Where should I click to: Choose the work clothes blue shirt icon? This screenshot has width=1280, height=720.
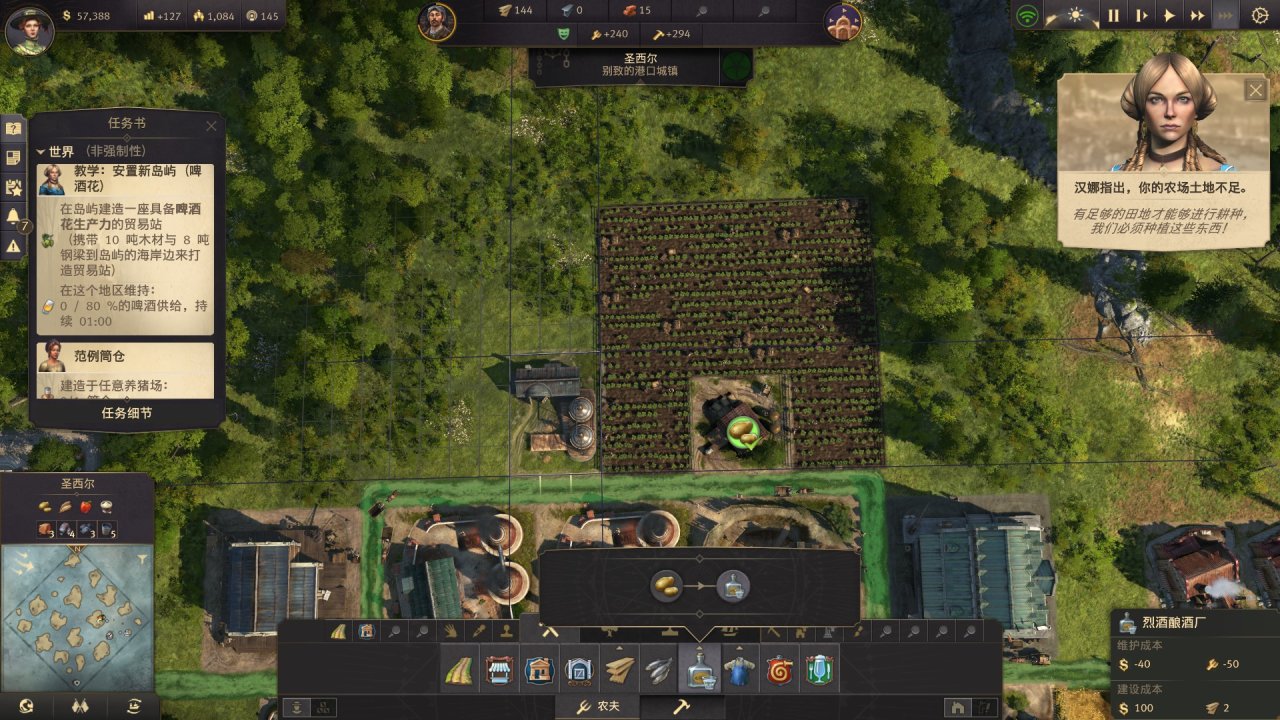(739, 670)
